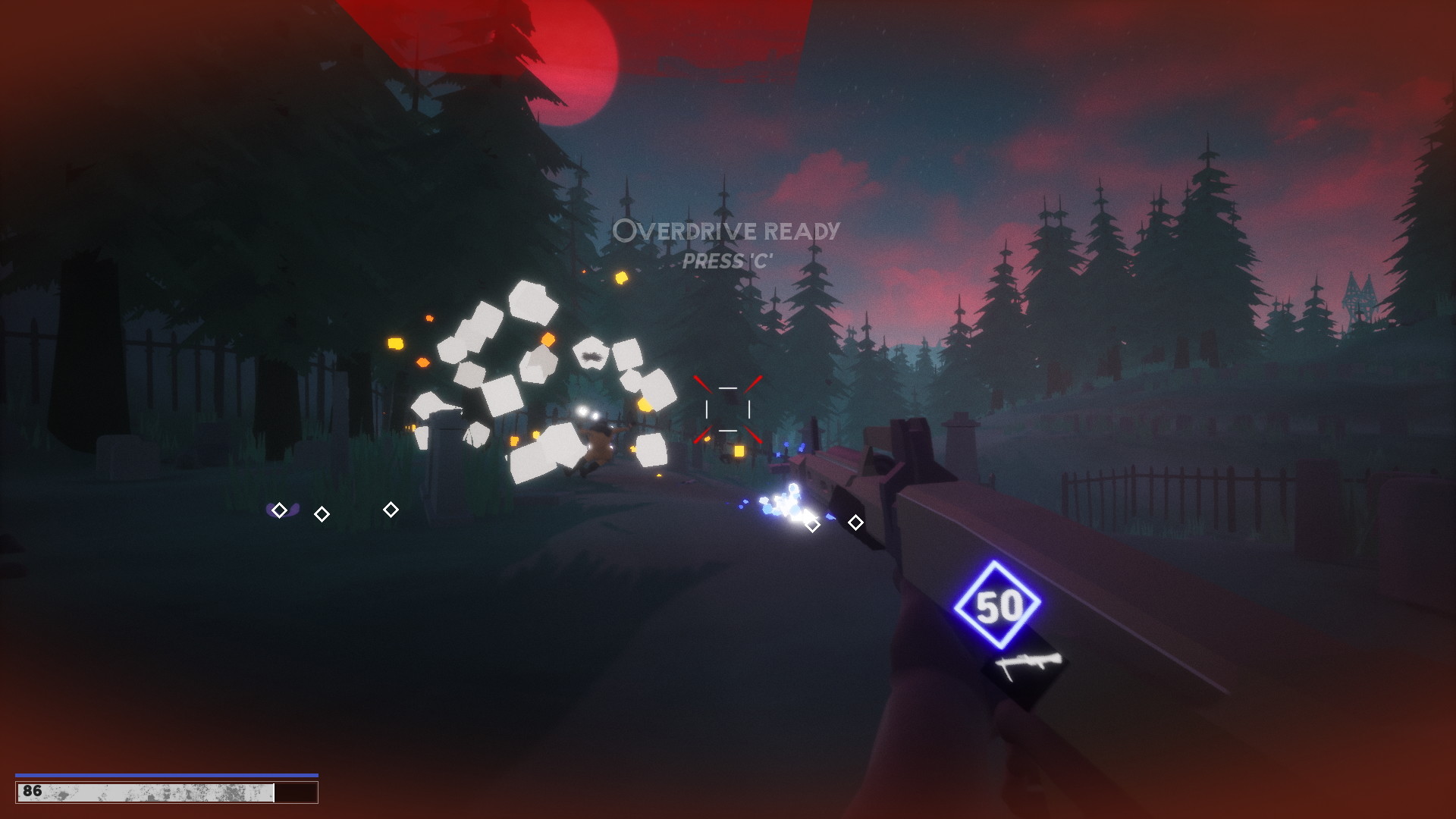Screen dimensions: 1456x819
Task: Click the leftmost white diamond pickup marker
Action: point(280,510)
